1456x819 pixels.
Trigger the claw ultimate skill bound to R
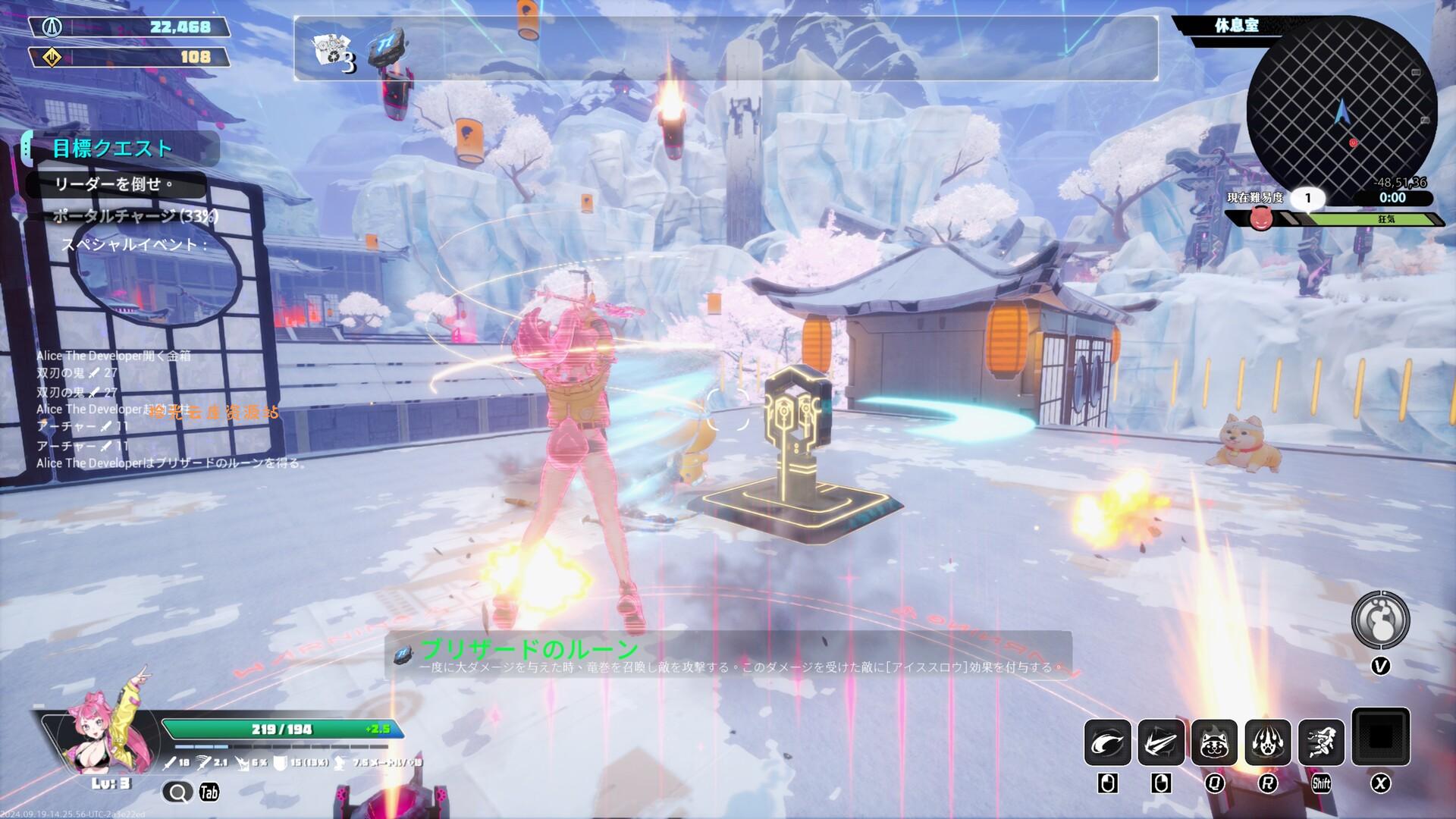click(1266, 741)
